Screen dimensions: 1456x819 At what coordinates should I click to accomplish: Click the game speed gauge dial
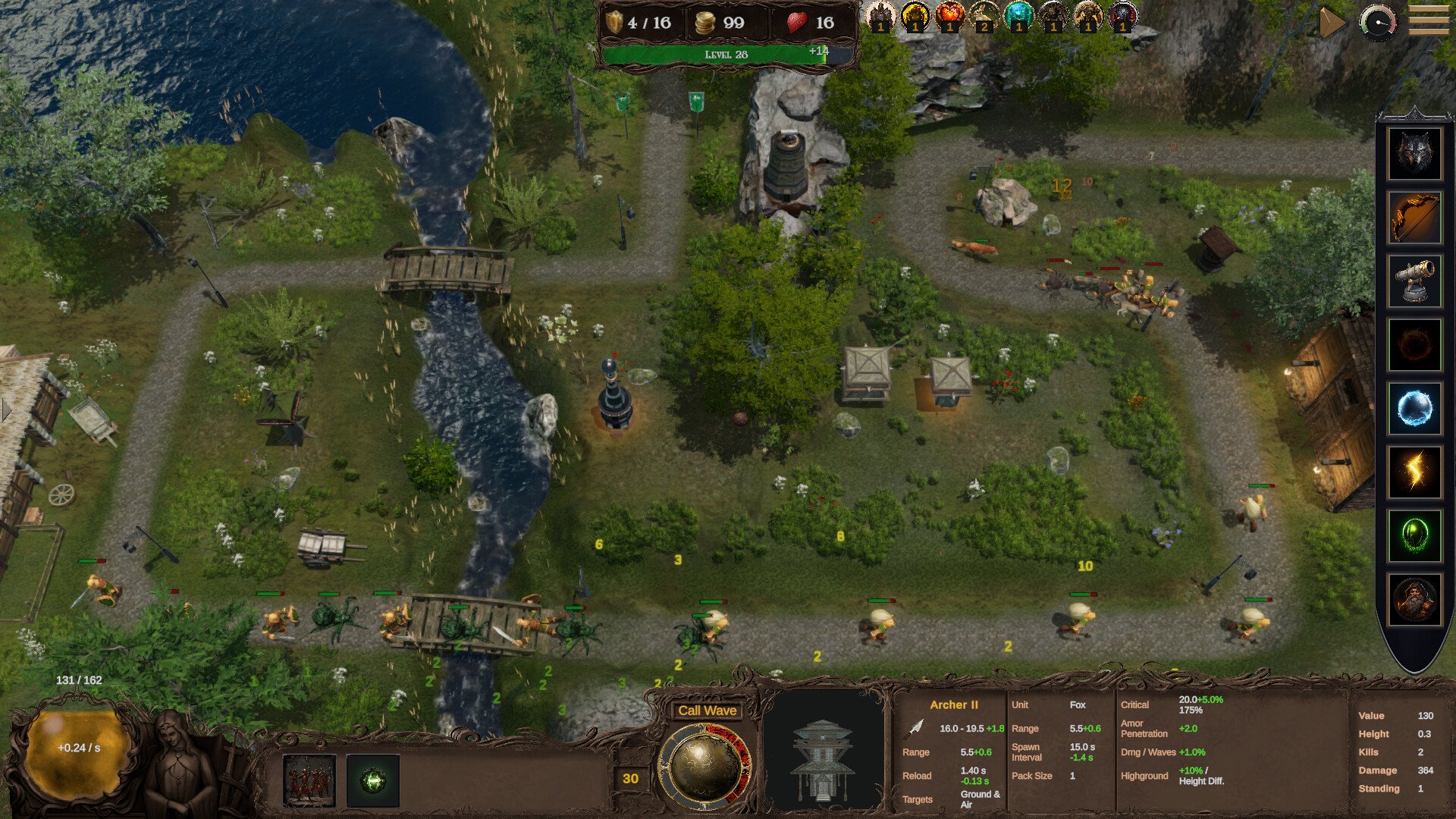coord(1378,22)
